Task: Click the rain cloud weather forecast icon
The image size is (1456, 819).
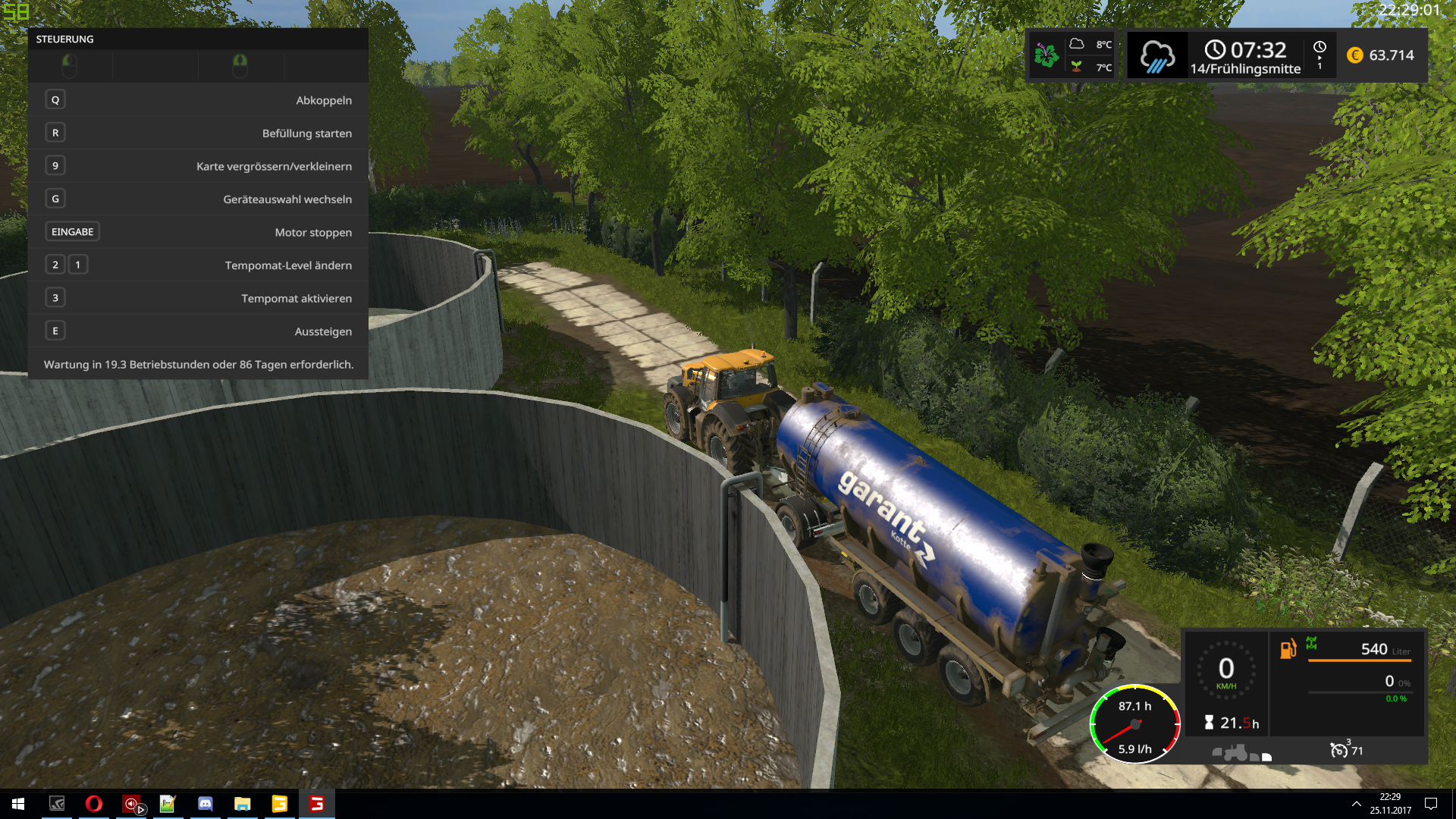Action: 1156,56
